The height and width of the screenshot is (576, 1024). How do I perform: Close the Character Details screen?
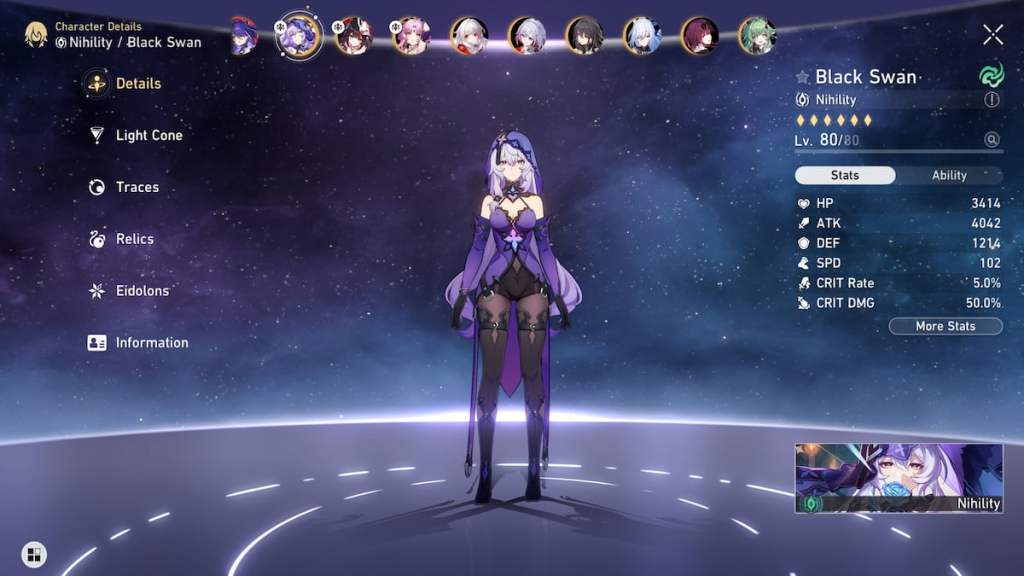[992, 35]
